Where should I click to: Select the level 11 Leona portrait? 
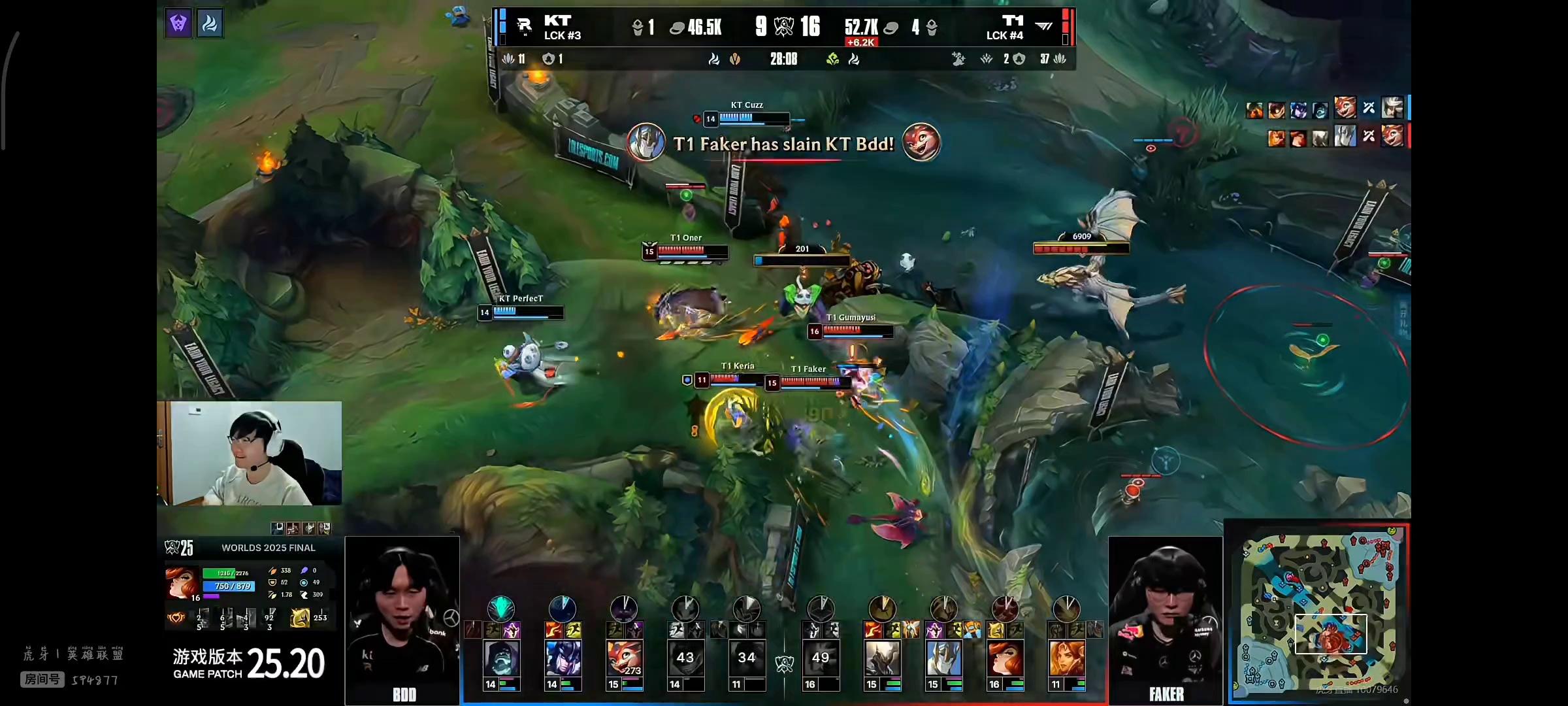tap(1066, 658)
